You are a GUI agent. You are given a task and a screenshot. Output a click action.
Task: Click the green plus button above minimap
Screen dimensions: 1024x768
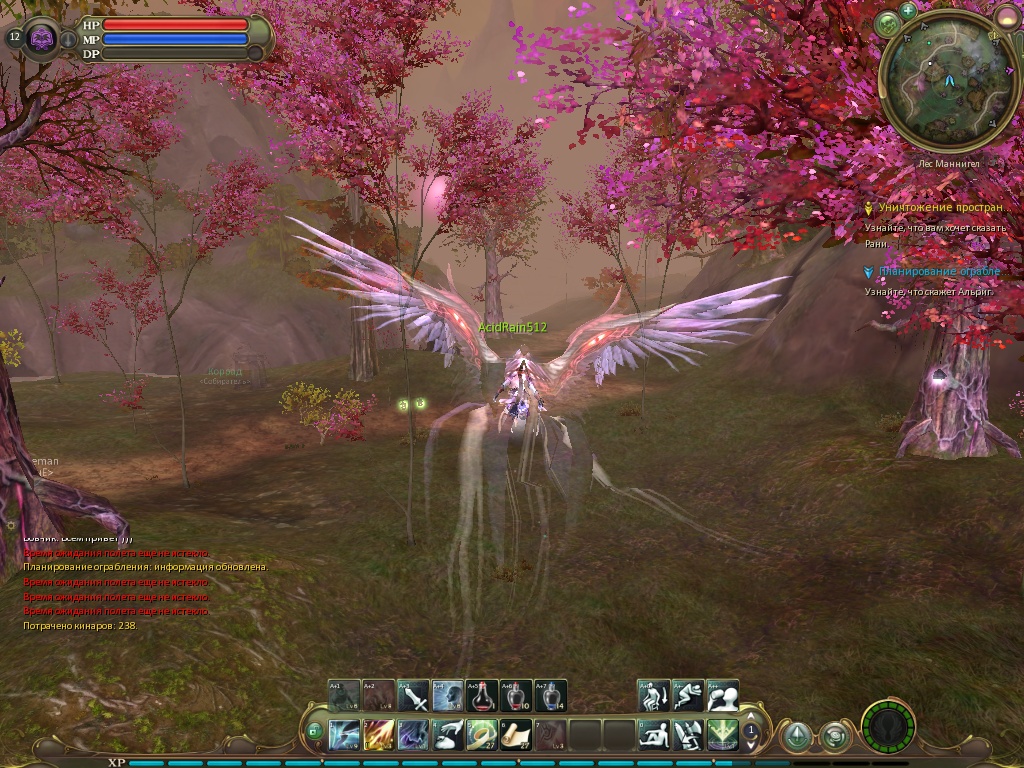(x=908, y=11)
